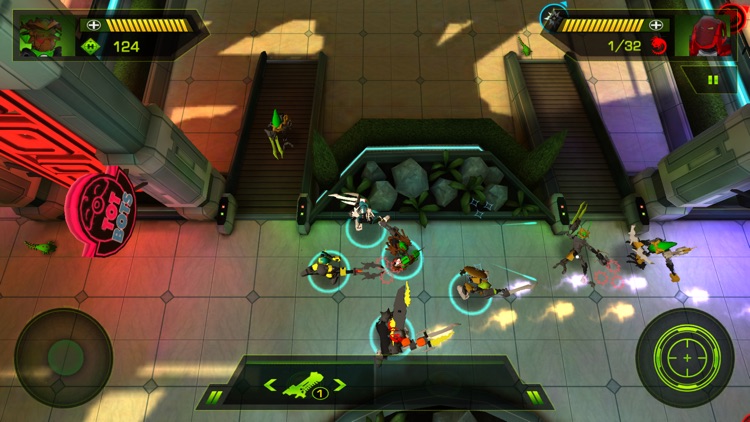Screen dimensions: 750x422
Task: Pause the game with the pause button
Action: tap(713, 79)
